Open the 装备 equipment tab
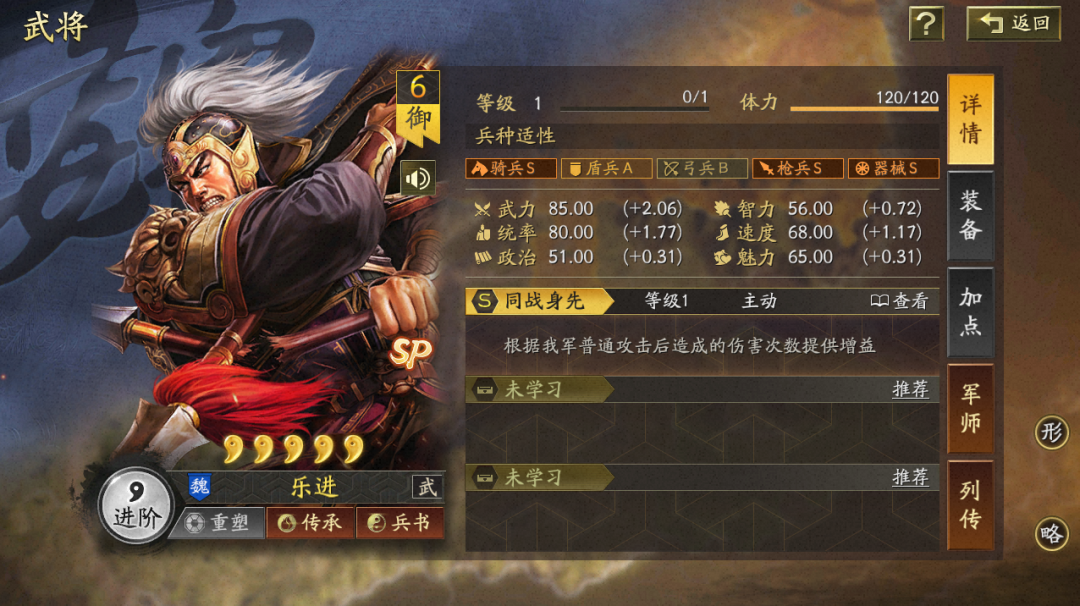The height and width of the screenshot is (606, 1080). click(970, 214)
